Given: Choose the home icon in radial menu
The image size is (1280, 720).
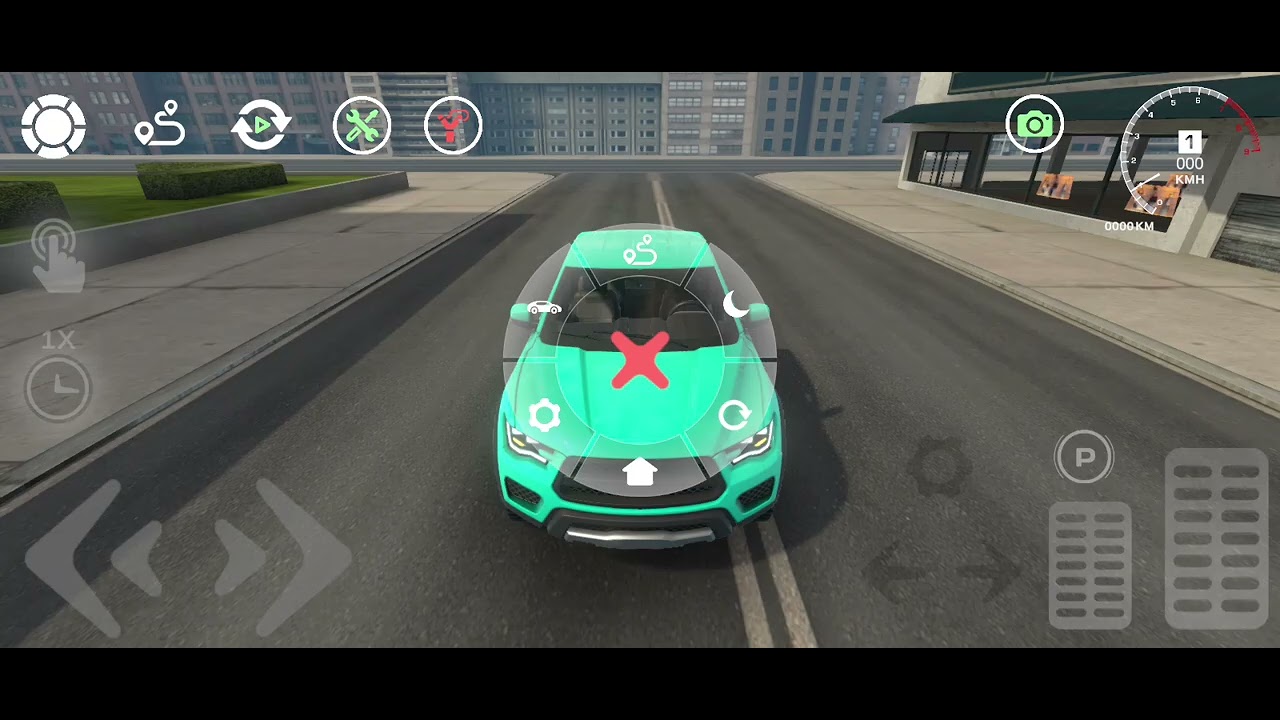Looking at the screenshot, I should click(640, 471).
